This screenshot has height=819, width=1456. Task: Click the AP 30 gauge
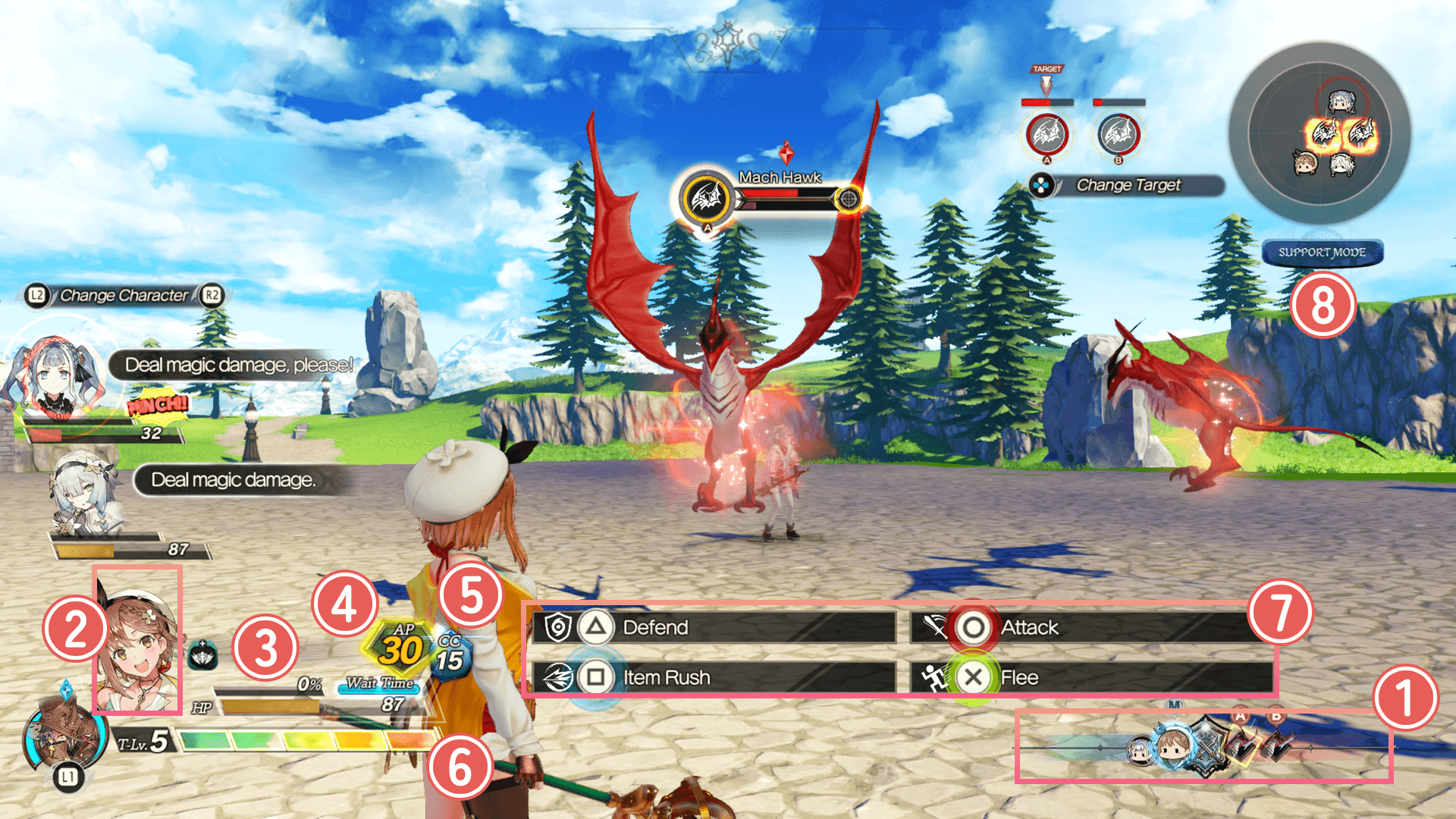point(402,648)
